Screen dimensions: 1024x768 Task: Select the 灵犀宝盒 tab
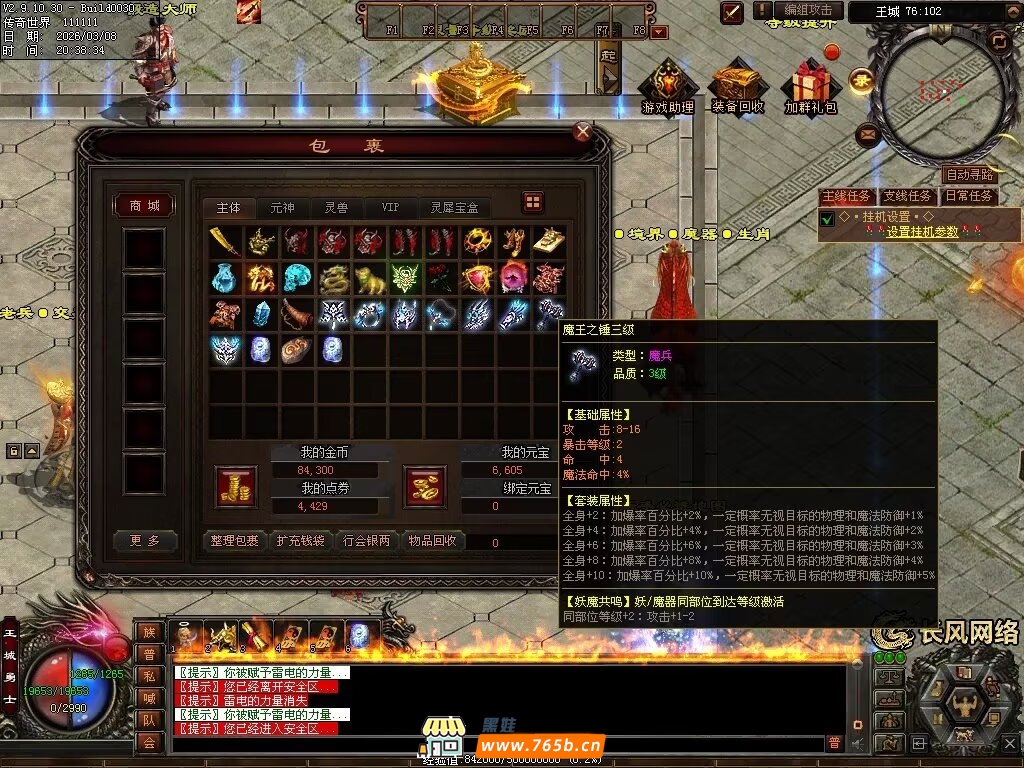(455, 208)
